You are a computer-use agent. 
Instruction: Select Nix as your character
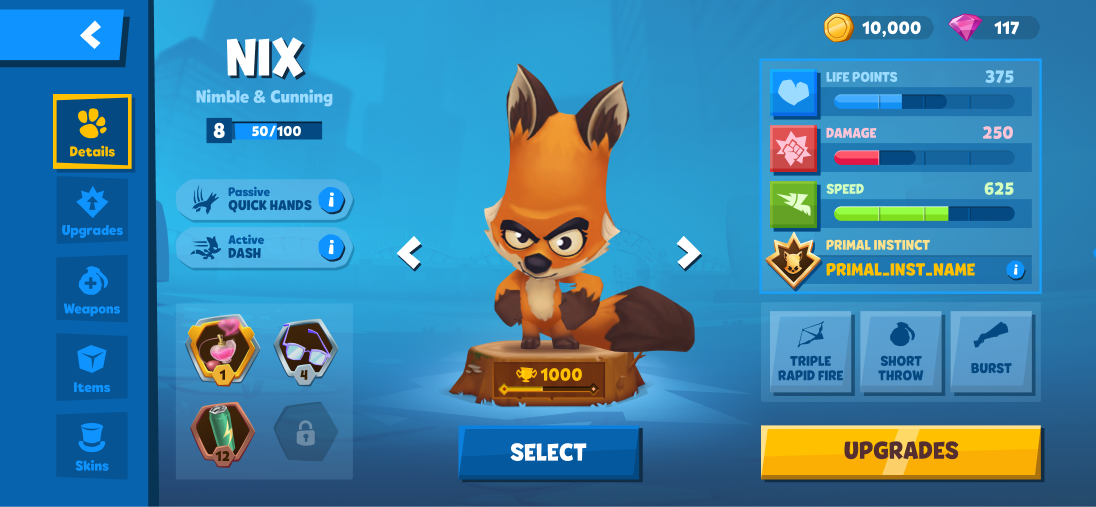coord(549,453)
